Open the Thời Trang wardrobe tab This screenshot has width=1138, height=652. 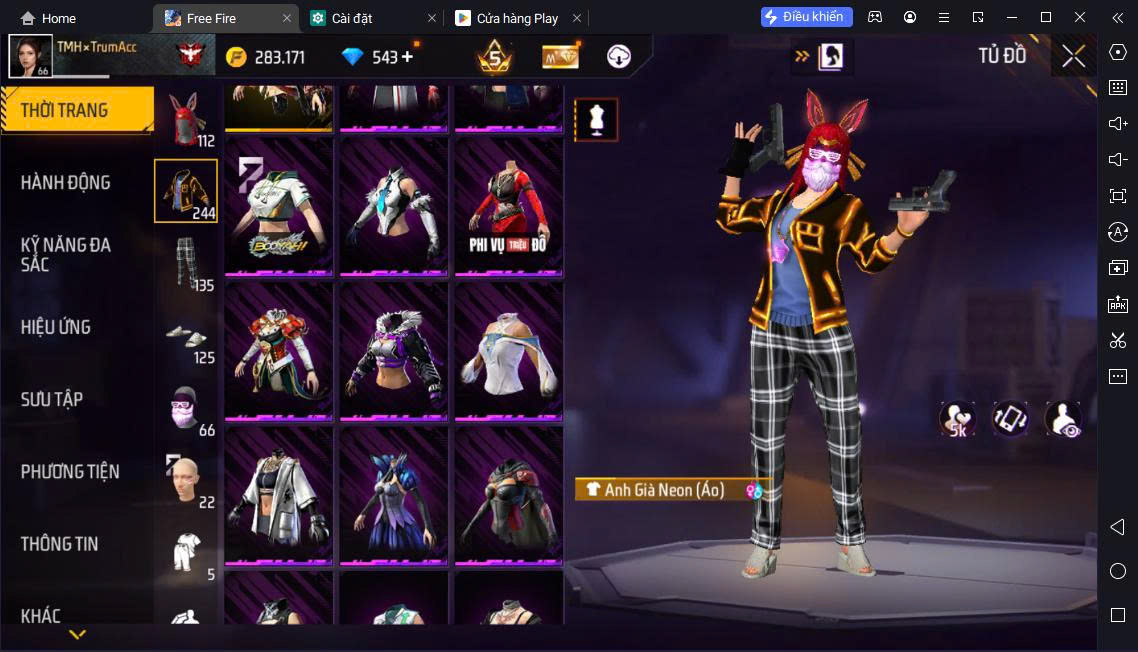click(76, 110)
